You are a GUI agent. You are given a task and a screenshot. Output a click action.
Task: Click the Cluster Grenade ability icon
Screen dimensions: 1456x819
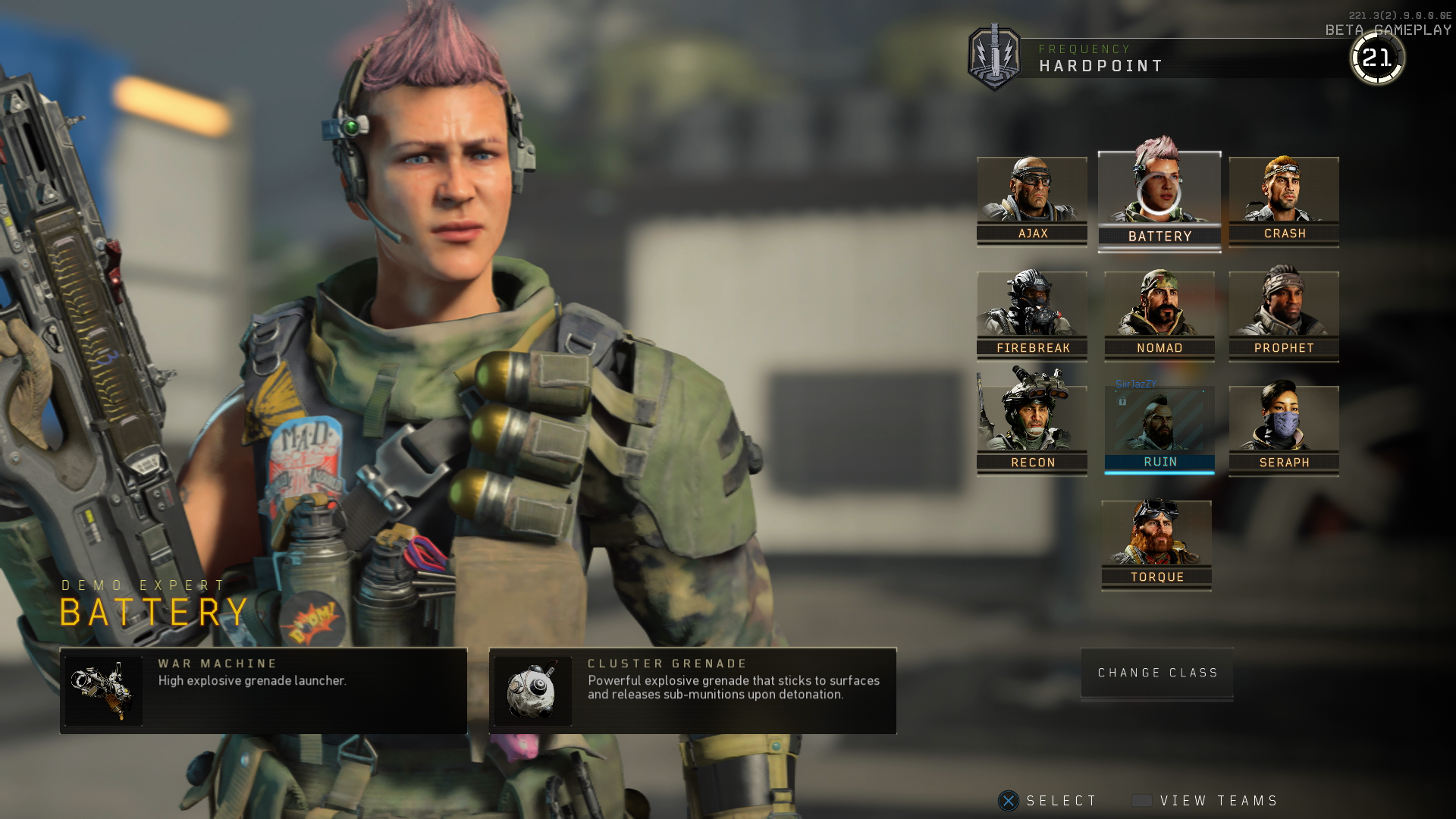coord(533,691)
